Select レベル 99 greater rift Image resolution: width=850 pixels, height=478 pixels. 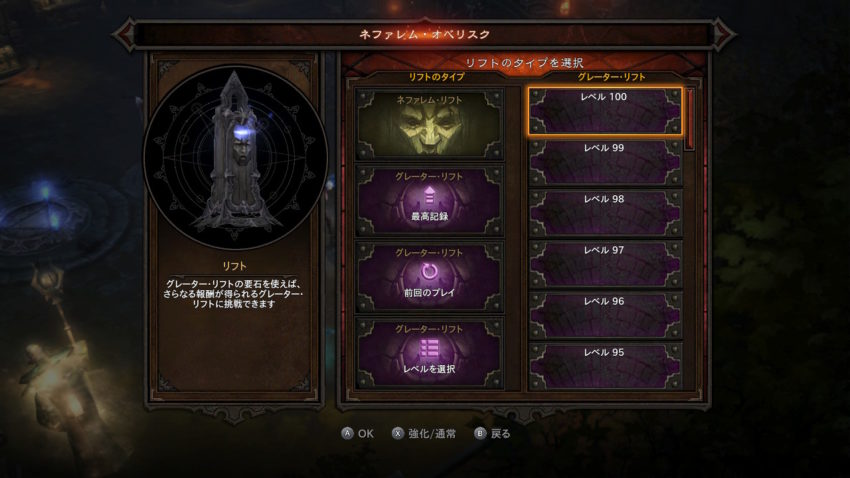pyautogui.click(x=605, y=162)
